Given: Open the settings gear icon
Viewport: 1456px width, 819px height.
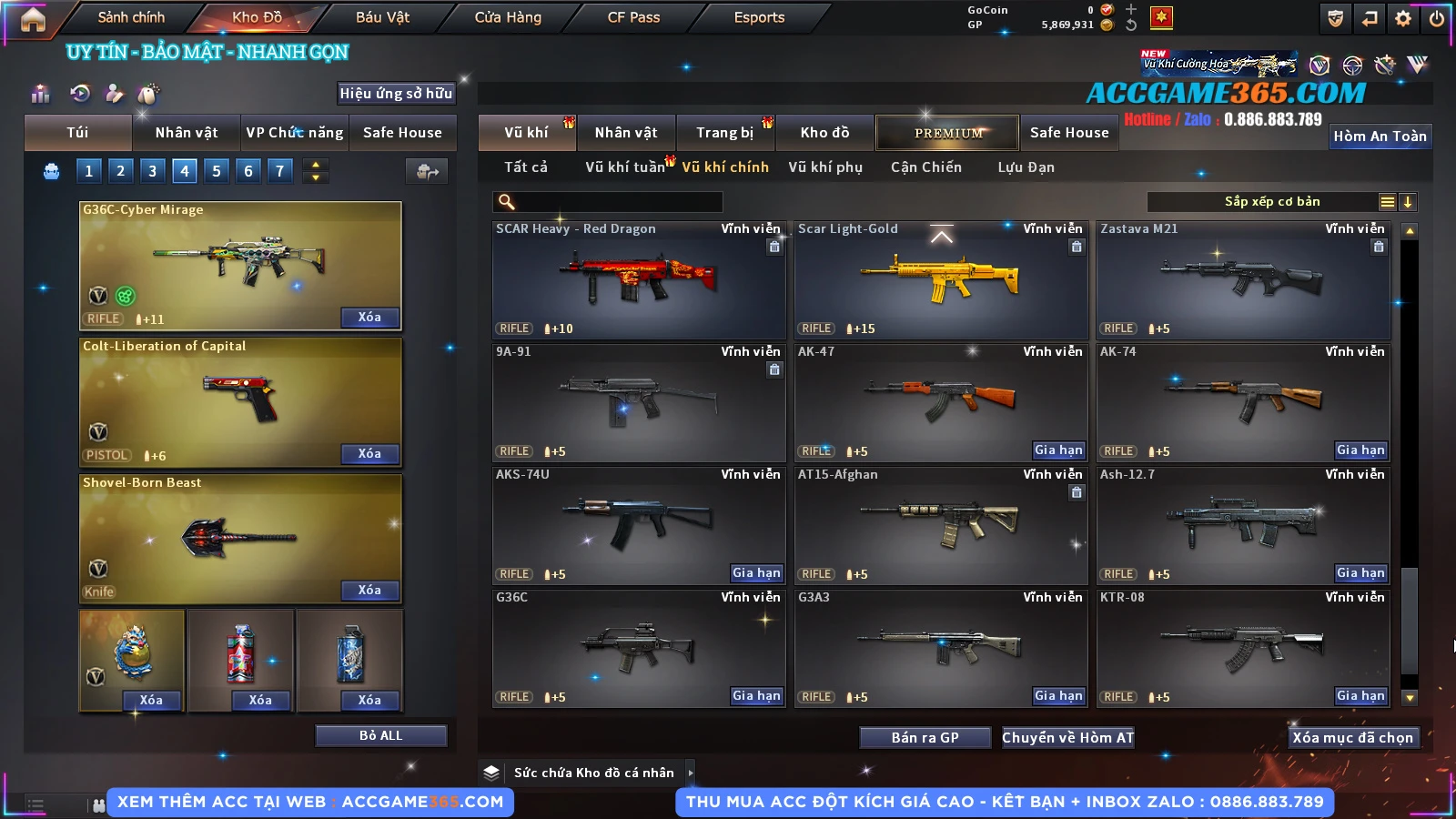Looking at the screenshot, I should coord(1403,18).
